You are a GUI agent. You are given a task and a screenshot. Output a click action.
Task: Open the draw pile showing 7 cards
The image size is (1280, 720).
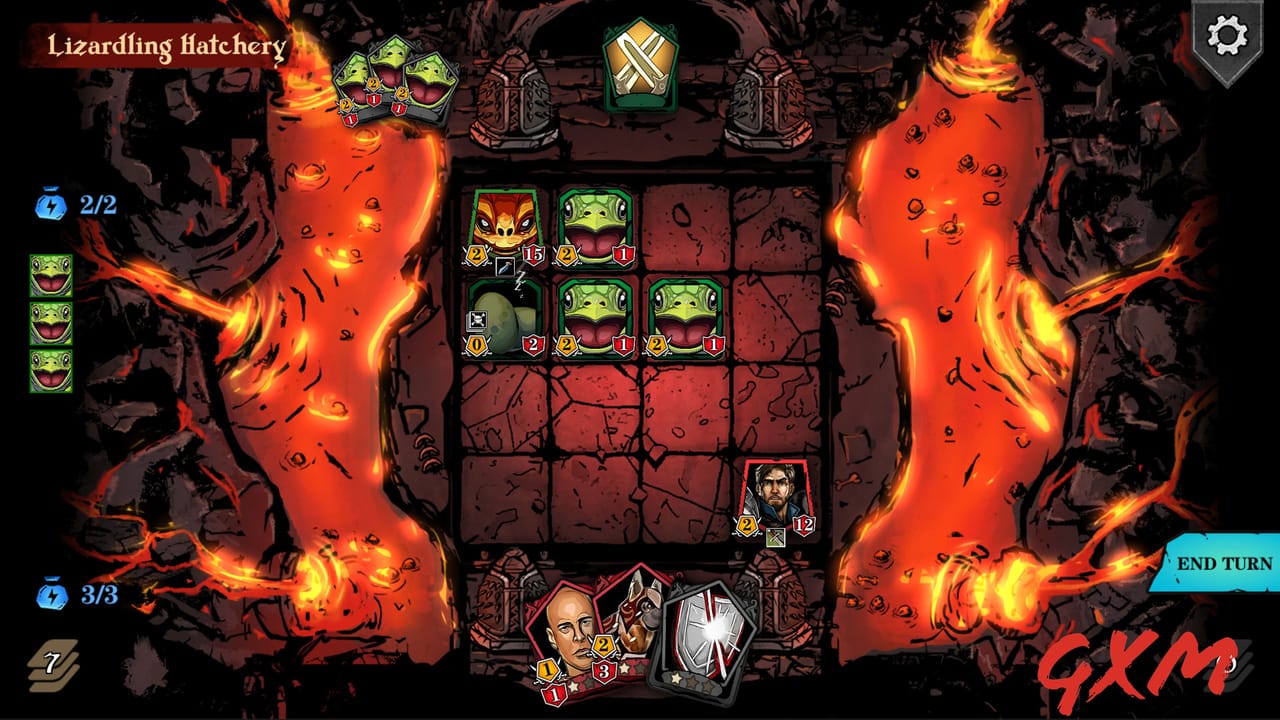pos(55,661)
